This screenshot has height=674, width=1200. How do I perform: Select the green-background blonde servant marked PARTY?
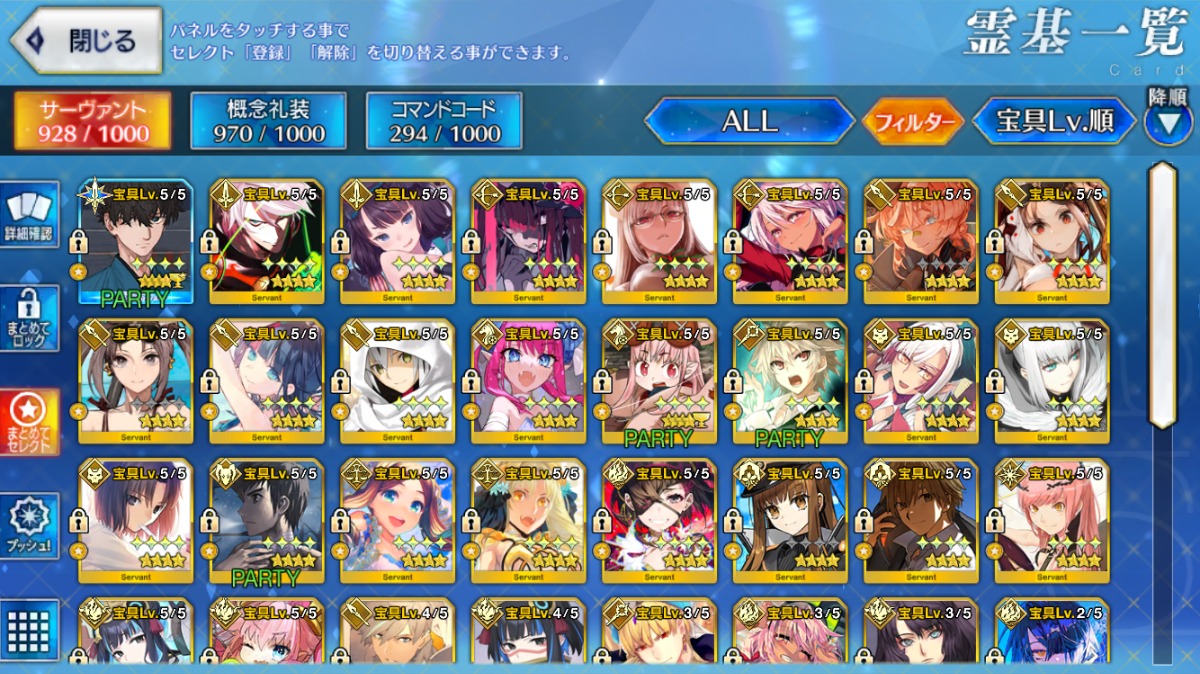pyautogui.click(x=790, y=381)
